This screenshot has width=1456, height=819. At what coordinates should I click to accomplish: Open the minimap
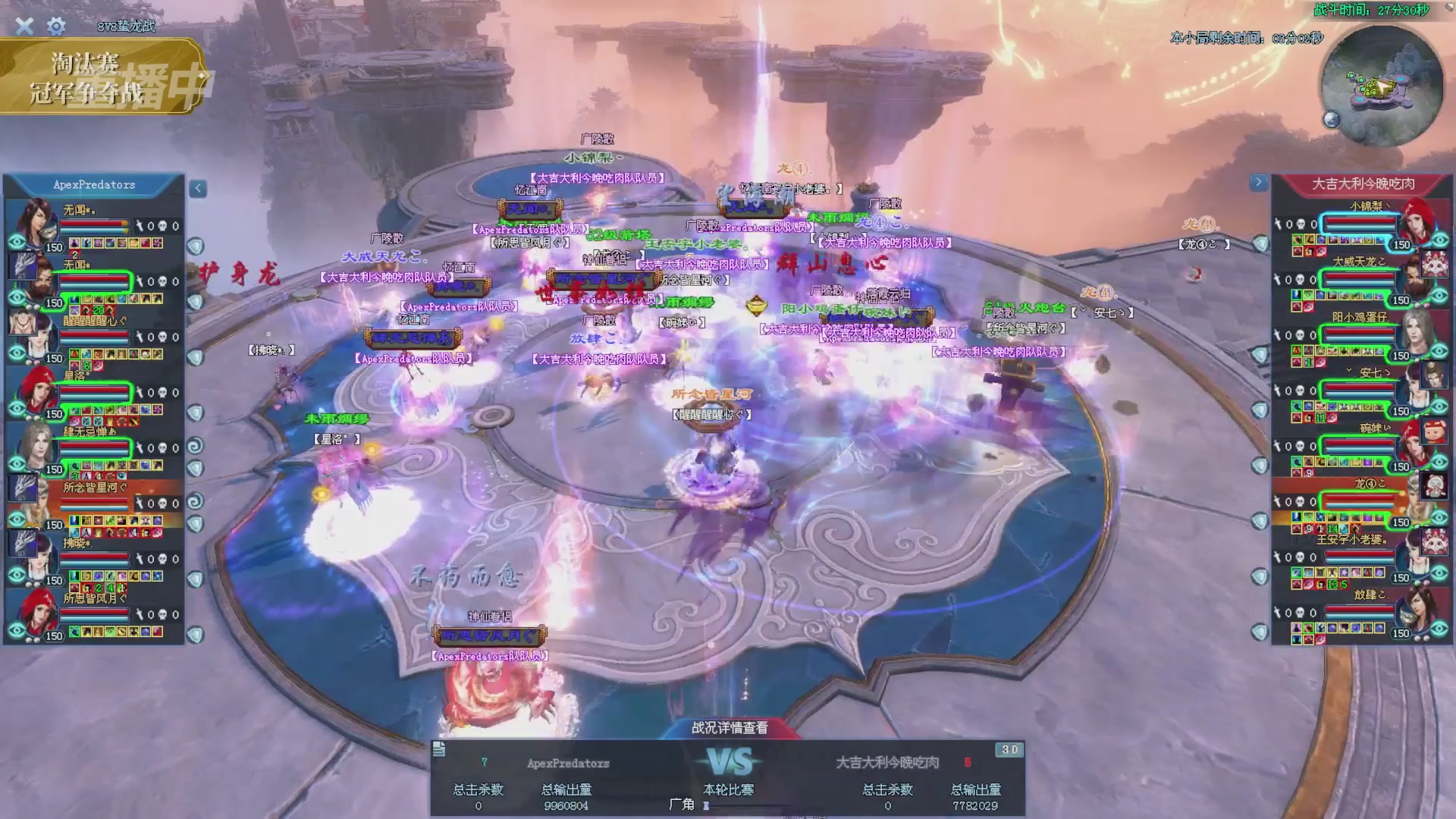point(1381,86)
